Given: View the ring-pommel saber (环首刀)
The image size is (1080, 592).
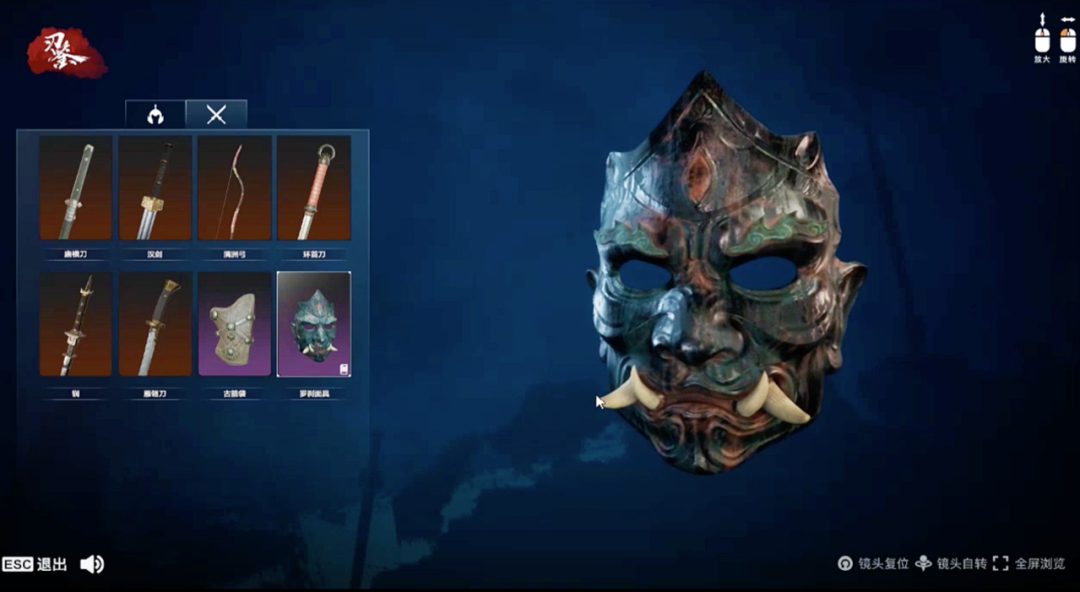Looking at the screenshot, I should pyautogui.click(x=313, y=188).
